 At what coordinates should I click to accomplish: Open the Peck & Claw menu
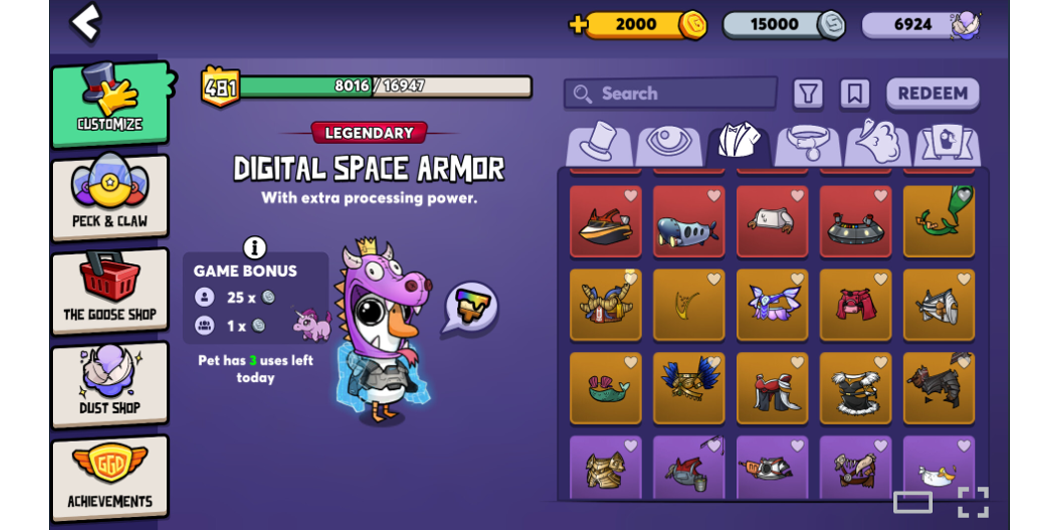coord(110,197)
